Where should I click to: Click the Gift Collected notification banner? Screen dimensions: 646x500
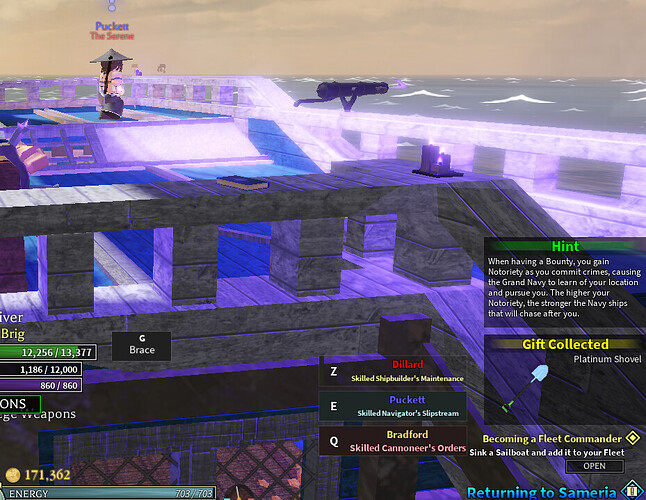565,344
